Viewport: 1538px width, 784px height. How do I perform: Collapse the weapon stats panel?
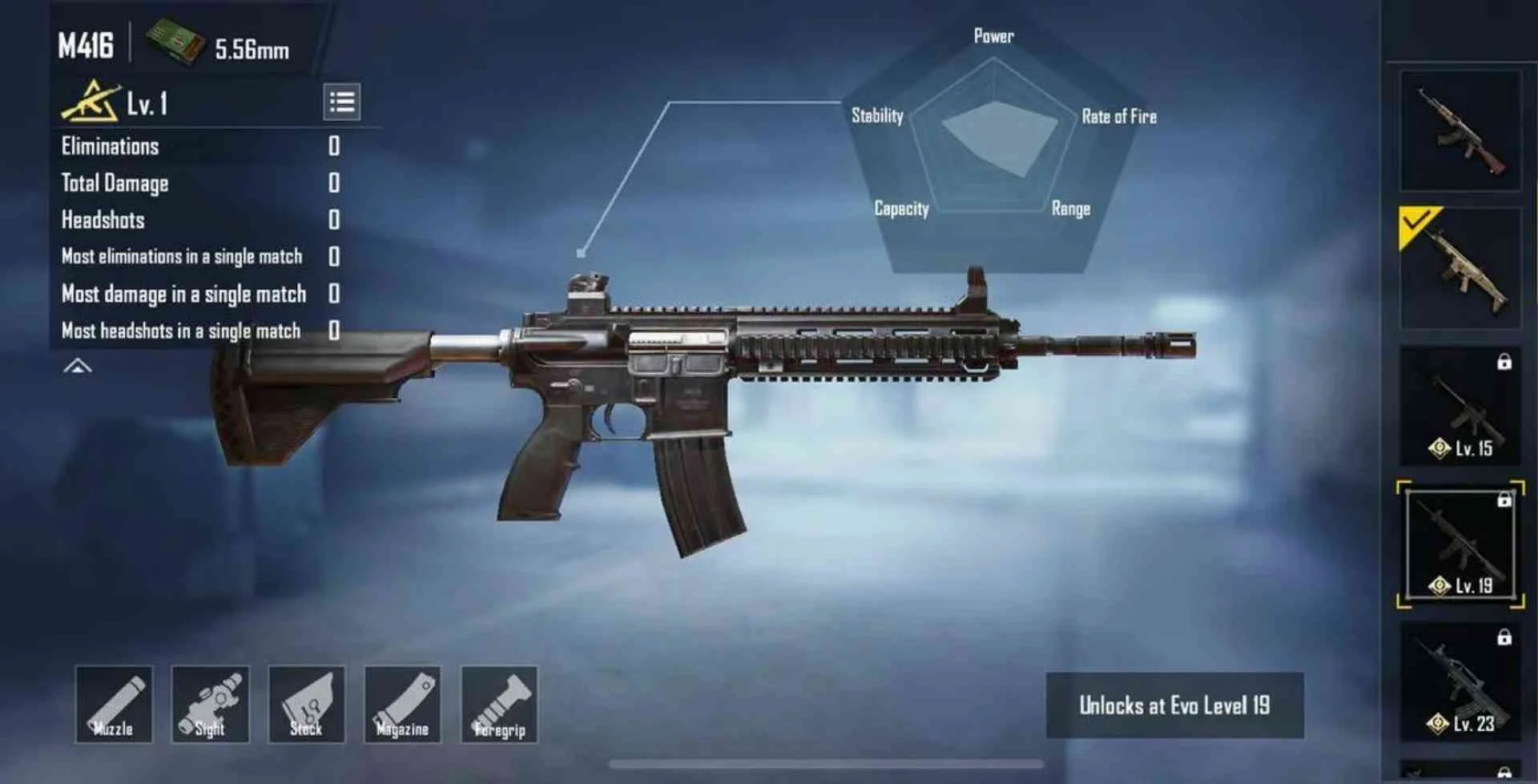tap(76, 366)
